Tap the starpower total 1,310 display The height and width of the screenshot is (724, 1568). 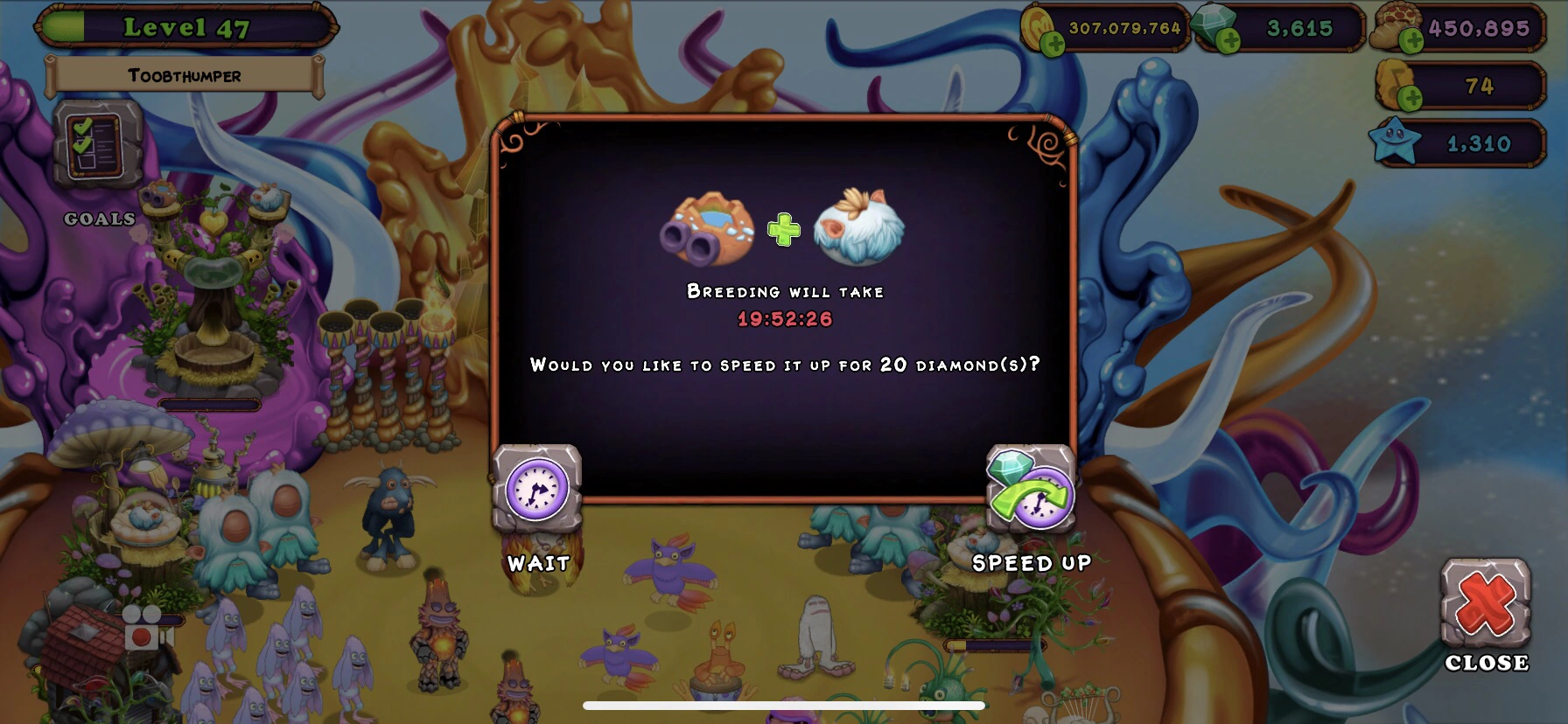click(x=1479, y=142)
